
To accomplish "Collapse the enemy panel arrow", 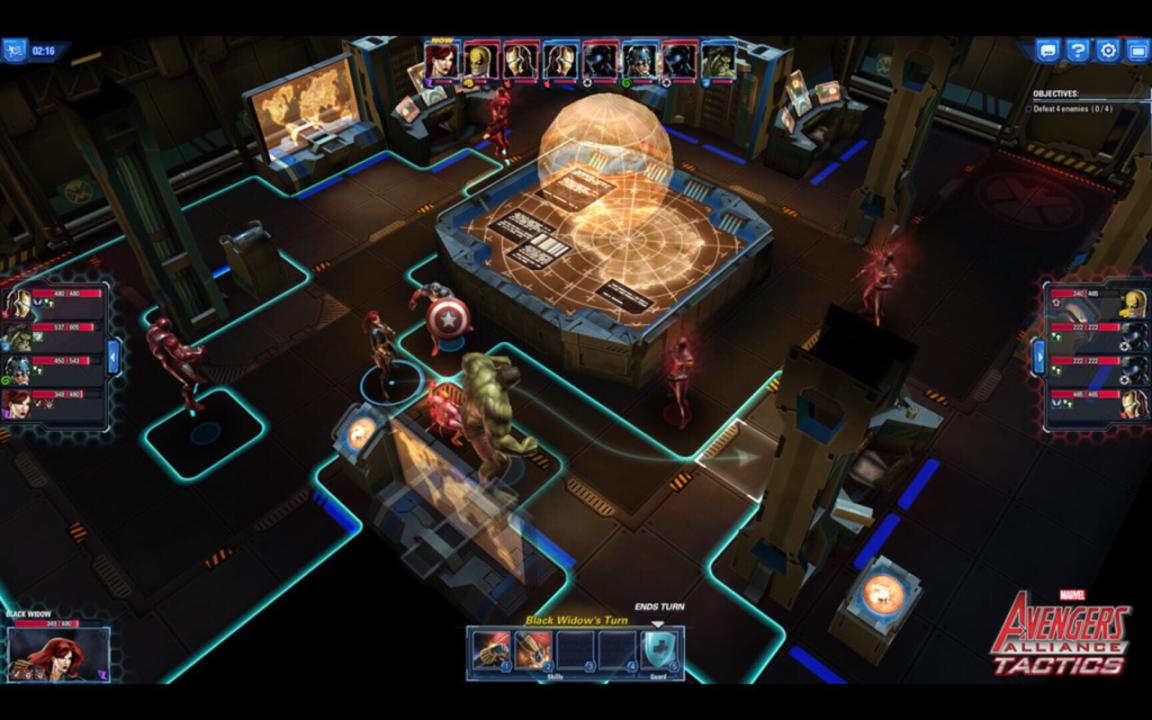I will (x=1039, y=355).
